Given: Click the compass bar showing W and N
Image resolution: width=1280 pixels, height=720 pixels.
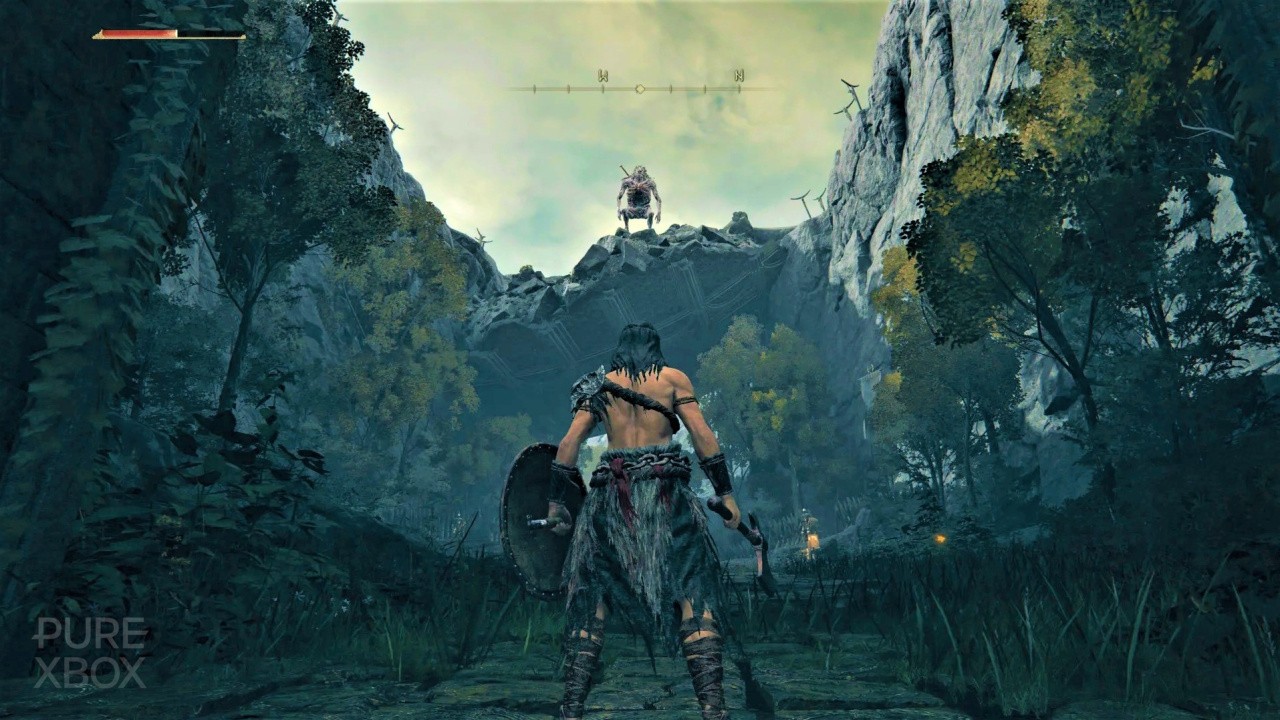Looking at the screenshot, I should [x=638, y=84].
